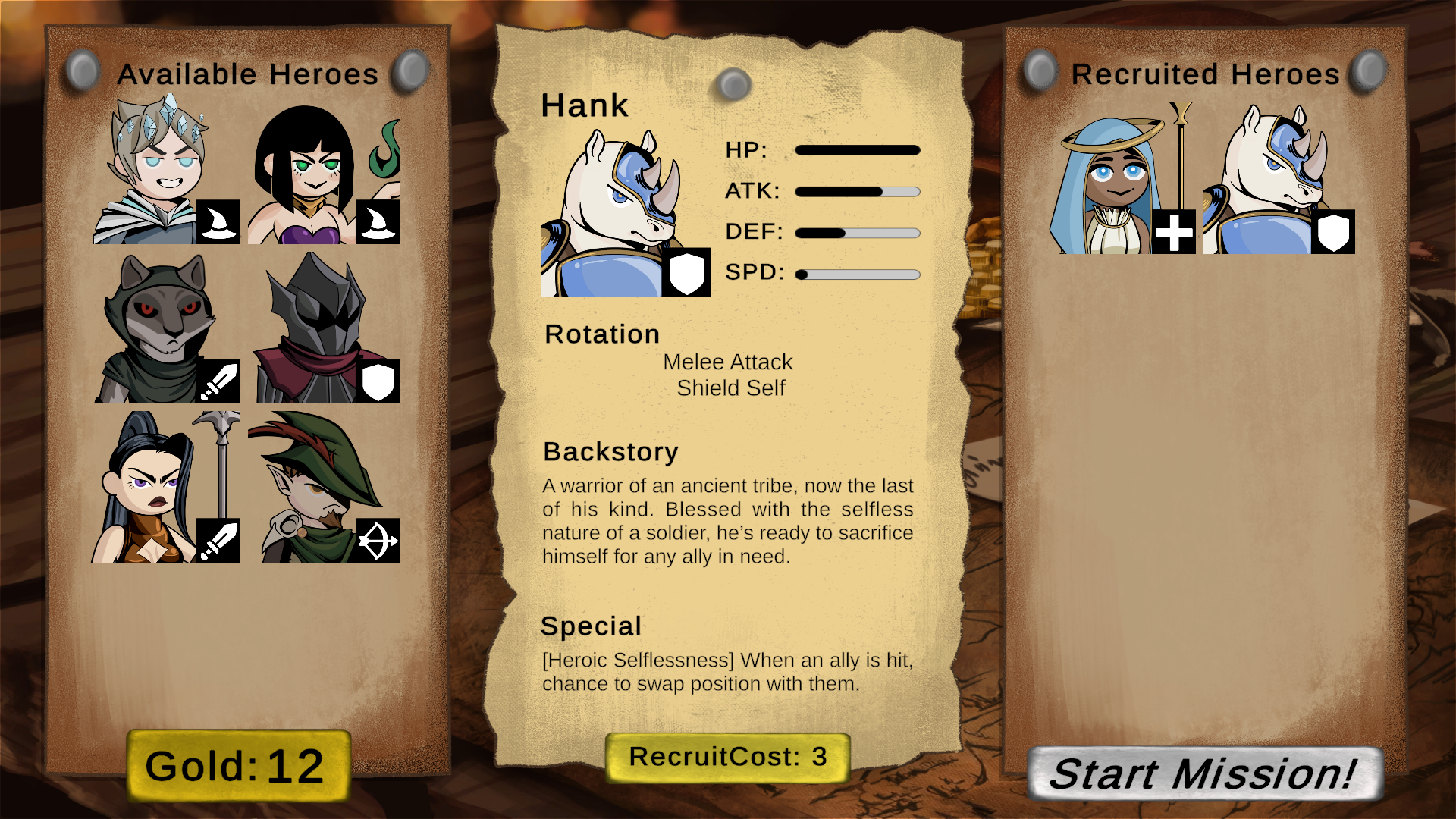The height and width of the screenshot is (819, 1456).
Task: Recruit Hank using the RecruitCost button
Action: [727, 758]
